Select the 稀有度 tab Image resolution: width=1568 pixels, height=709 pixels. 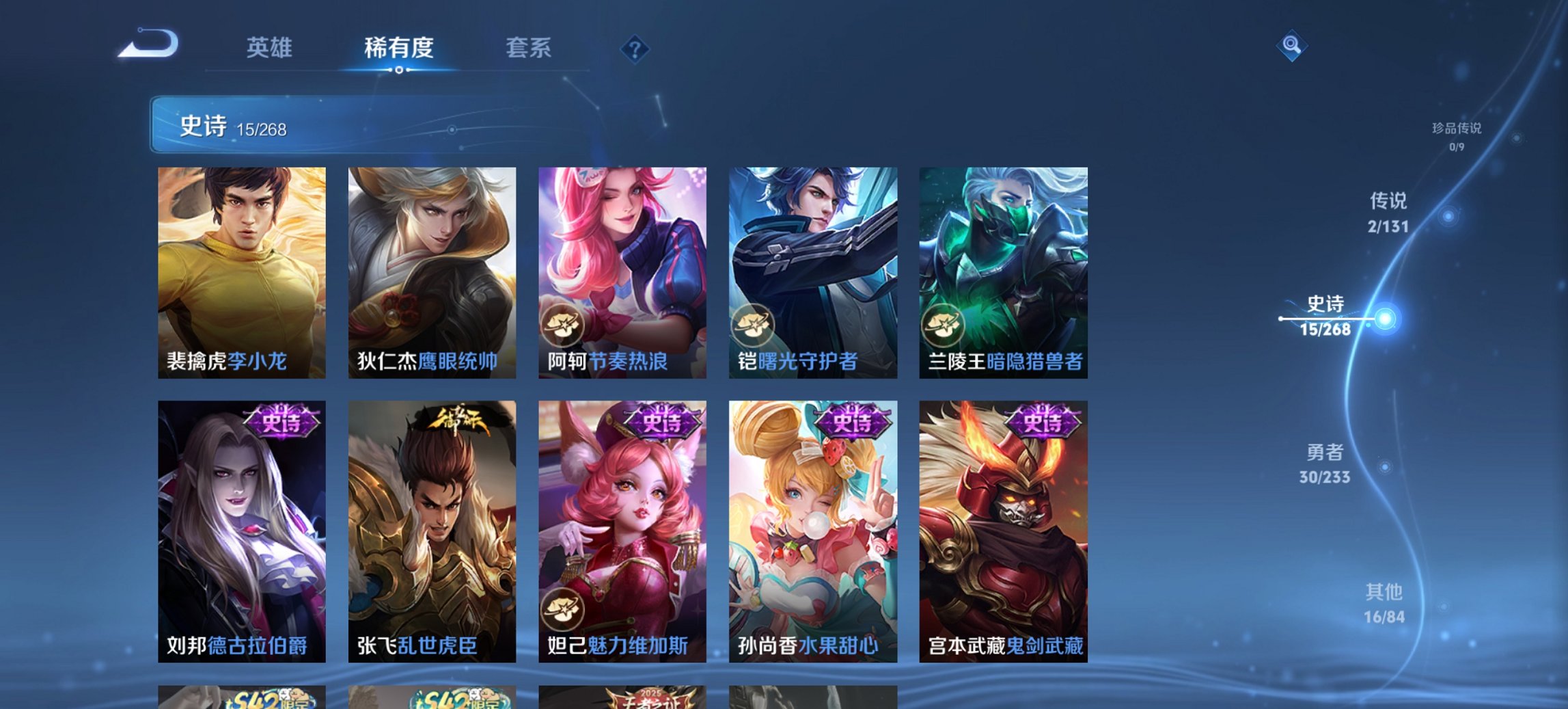tap(399, 48)
